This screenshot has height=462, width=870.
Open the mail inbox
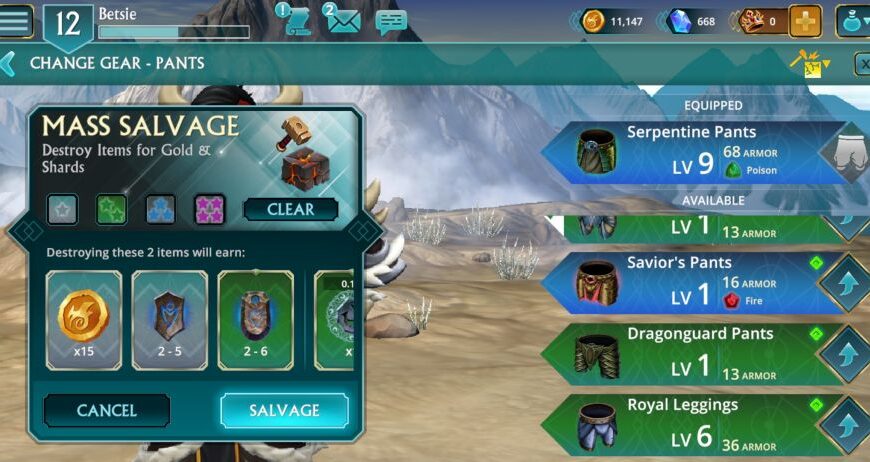tap(342, 20)
